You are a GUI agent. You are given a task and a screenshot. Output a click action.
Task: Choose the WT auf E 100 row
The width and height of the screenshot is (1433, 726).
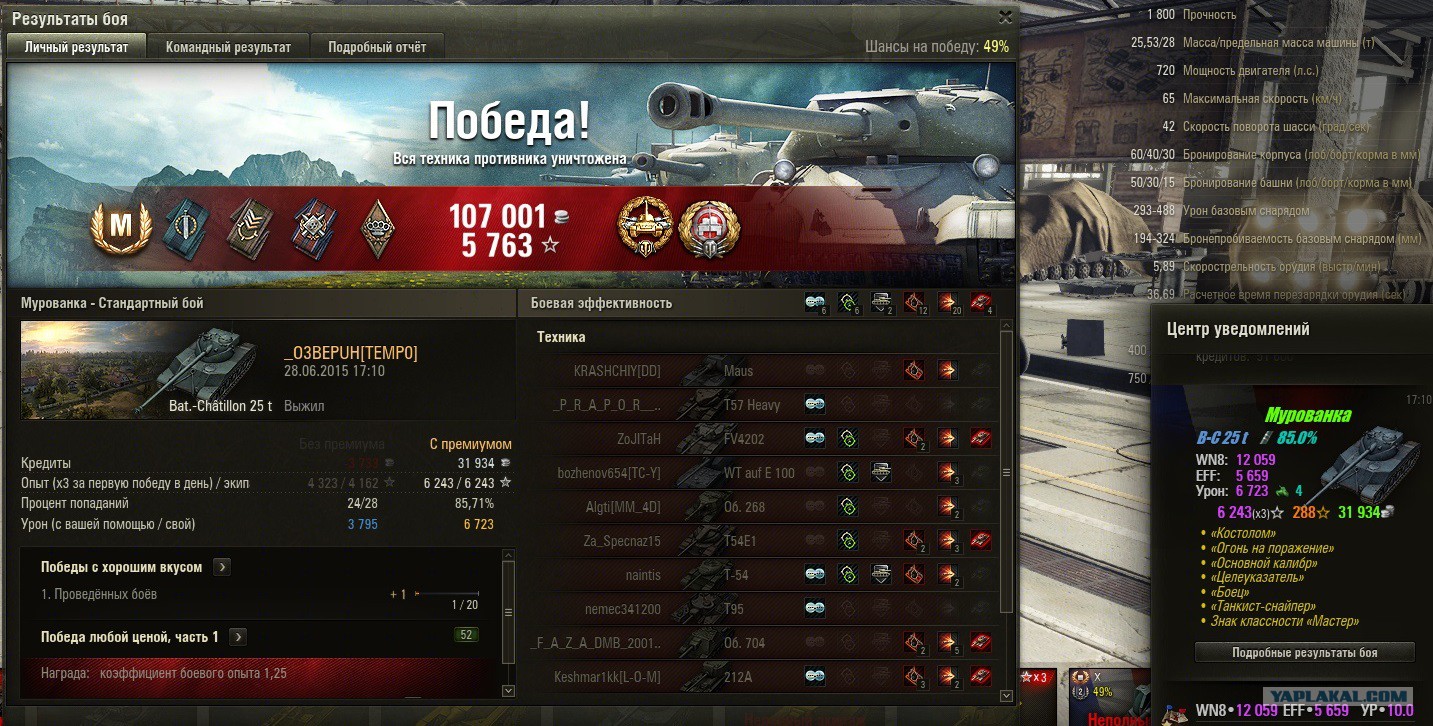coord(760,473)
